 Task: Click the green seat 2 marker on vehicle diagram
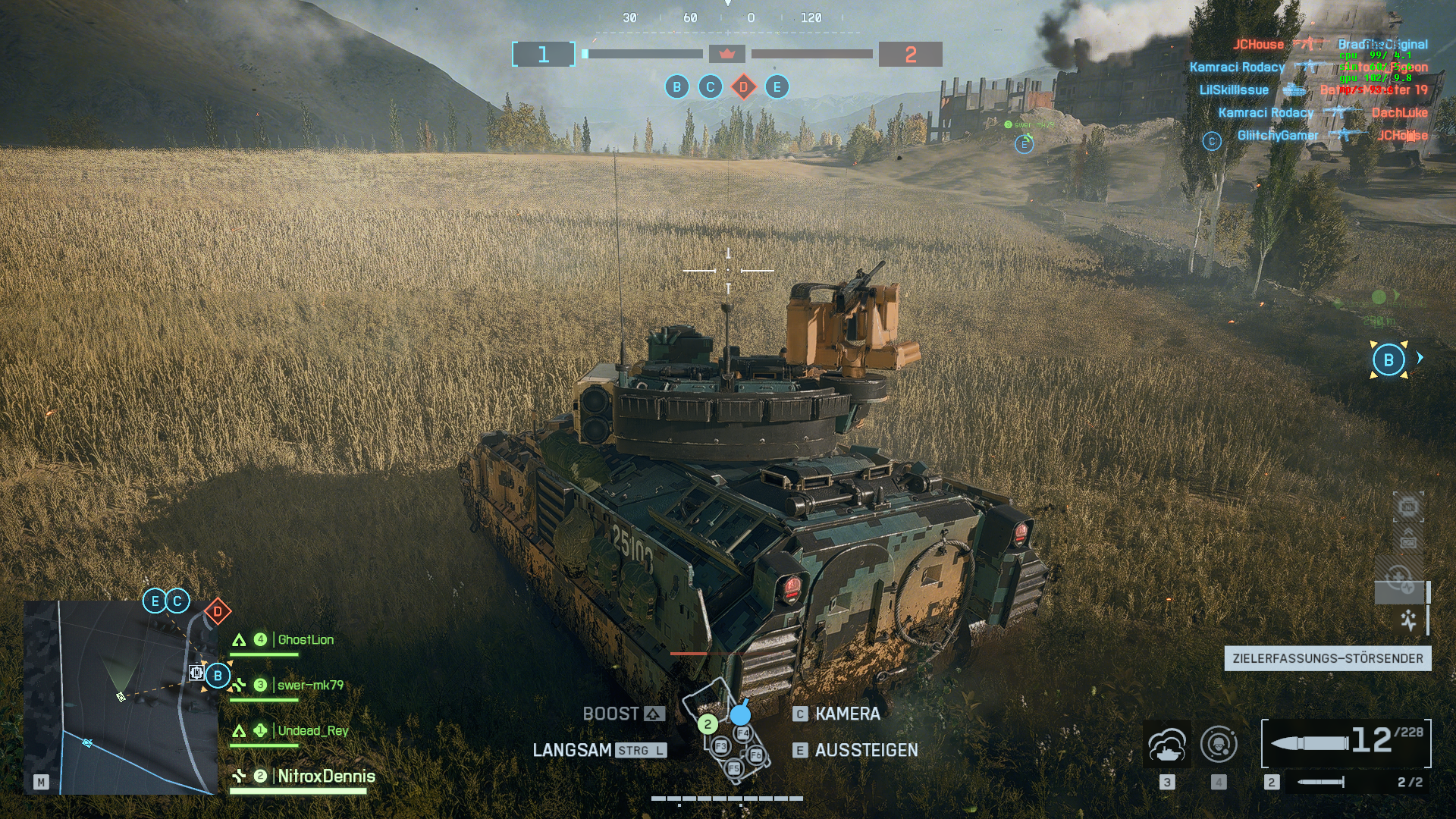[708, 724]
